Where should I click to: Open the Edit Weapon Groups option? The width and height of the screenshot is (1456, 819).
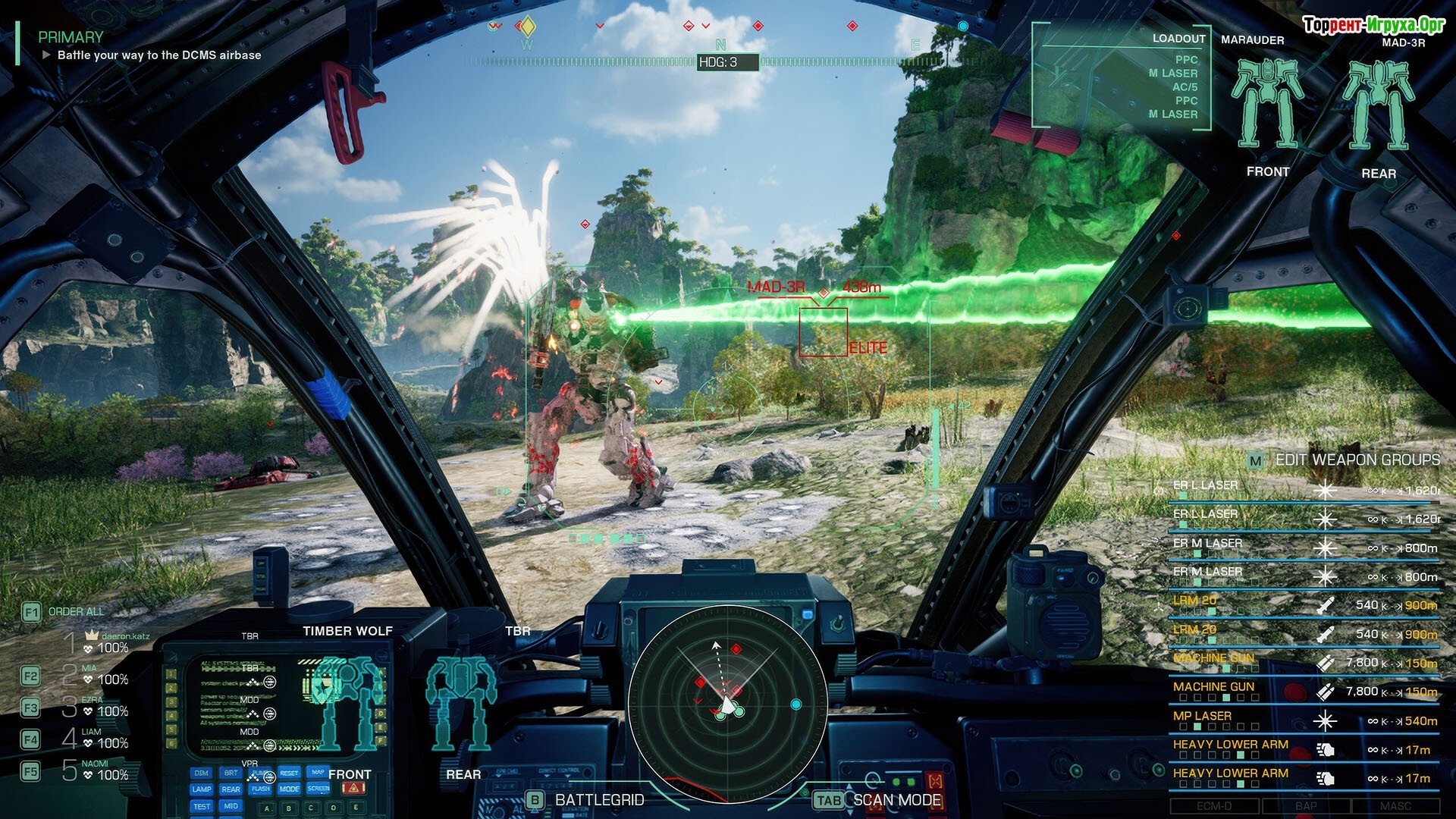pos(1356,460)
